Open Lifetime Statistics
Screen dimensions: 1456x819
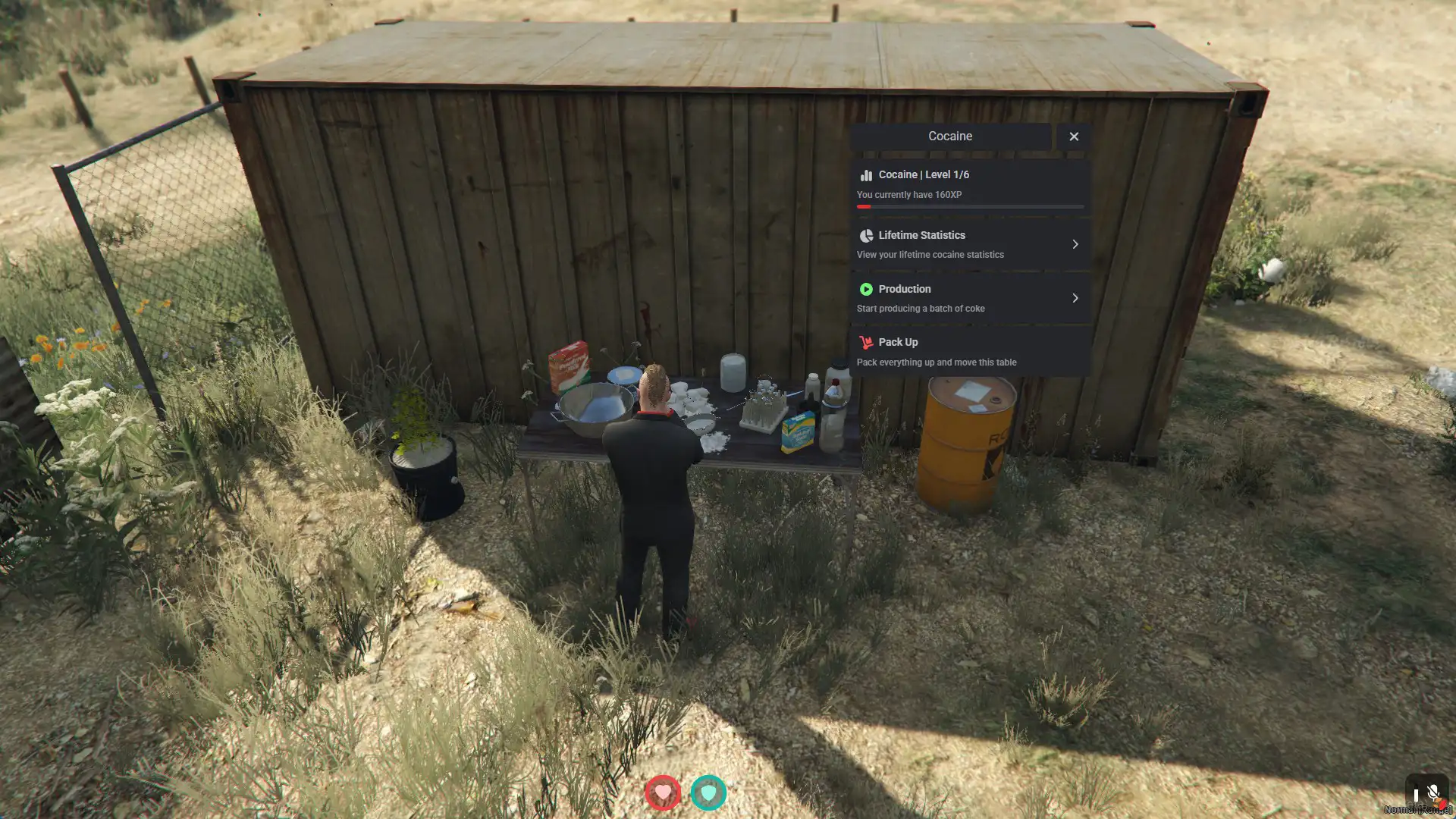970,244
